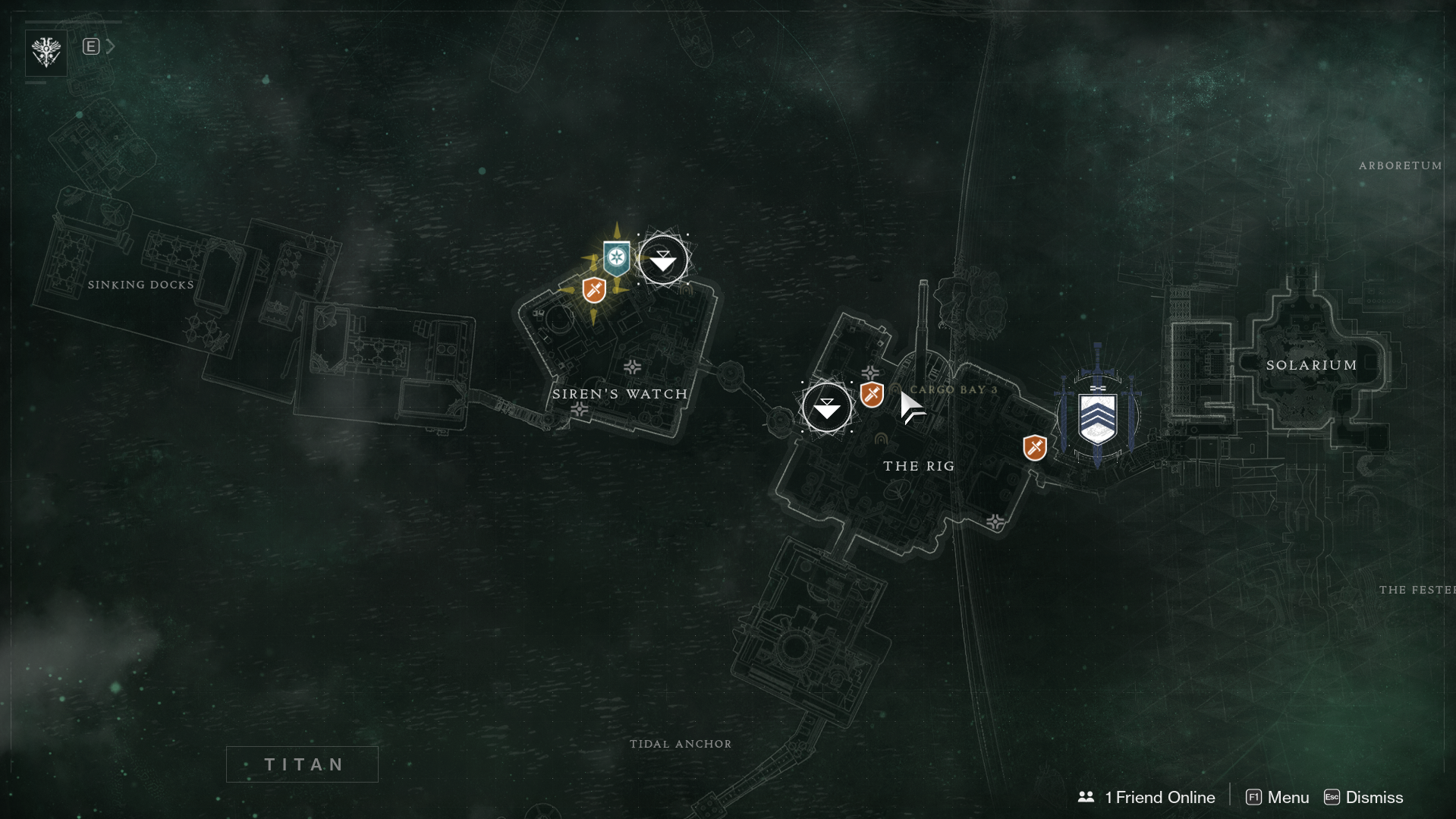Viewport: 1456px width, 819px height.
Task: Open the 1 Friend Online roster
Action: click(1146, 797)
